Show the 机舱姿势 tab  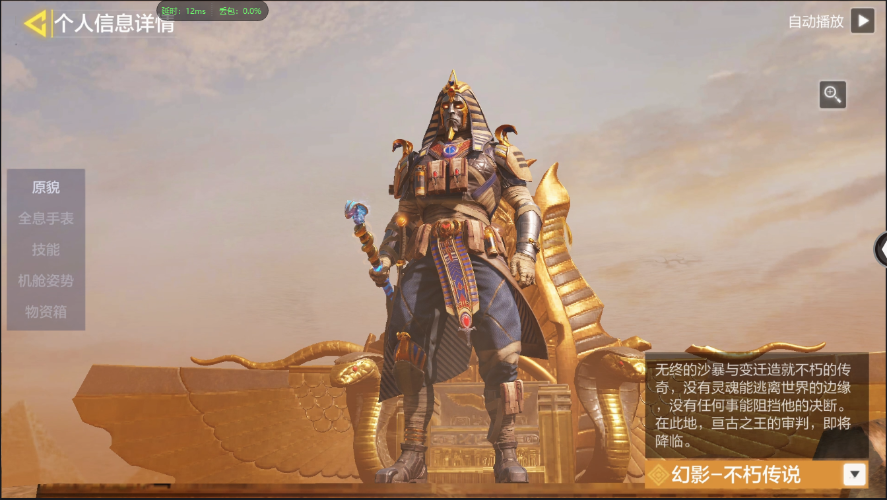(x=46, y=281)
